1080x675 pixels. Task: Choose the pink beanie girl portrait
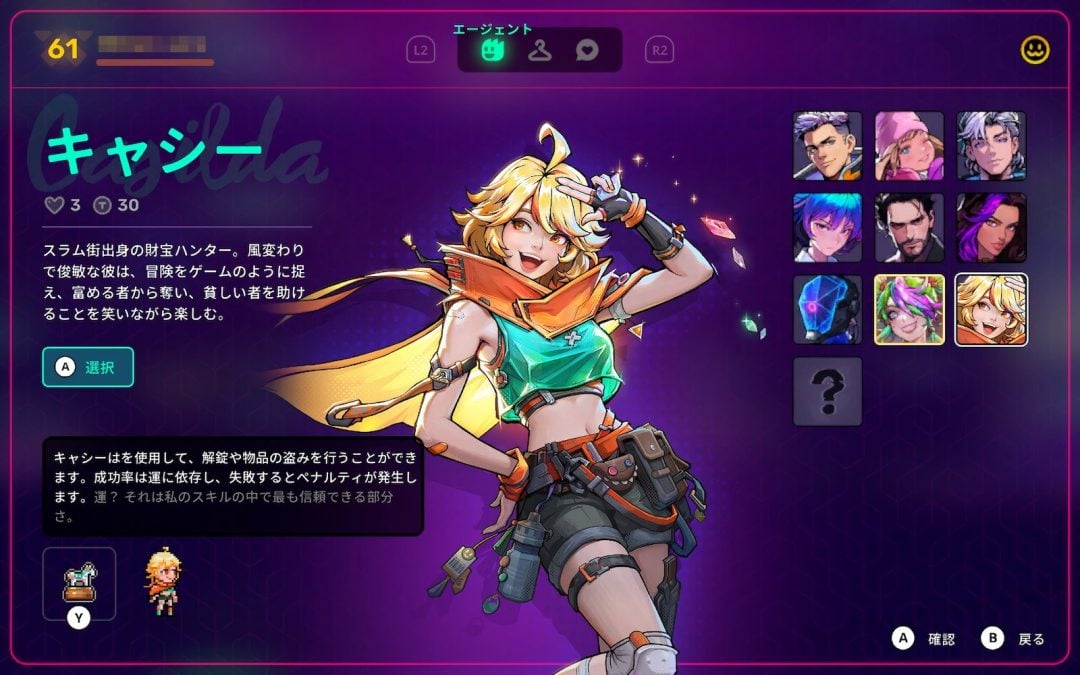(909, 145)
